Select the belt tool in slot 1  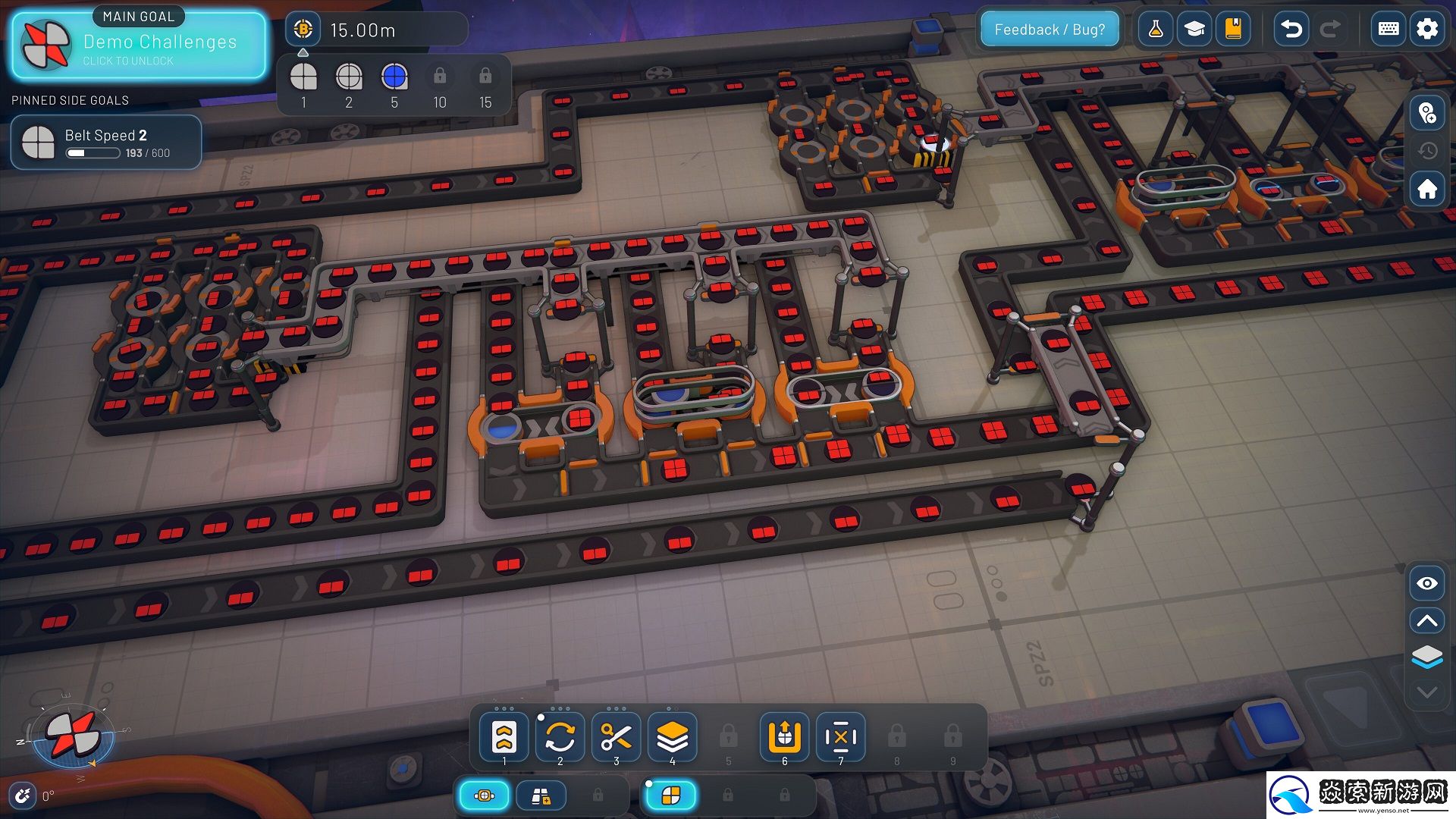click(504, 736)
